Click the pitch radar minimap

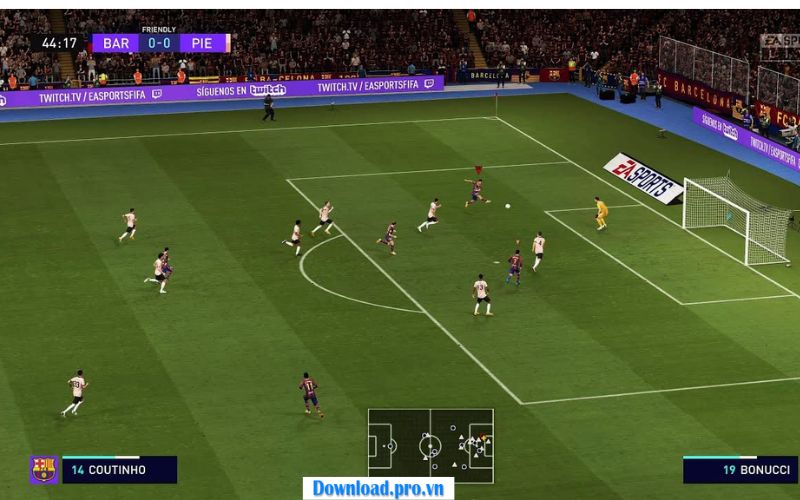[430, 444]
